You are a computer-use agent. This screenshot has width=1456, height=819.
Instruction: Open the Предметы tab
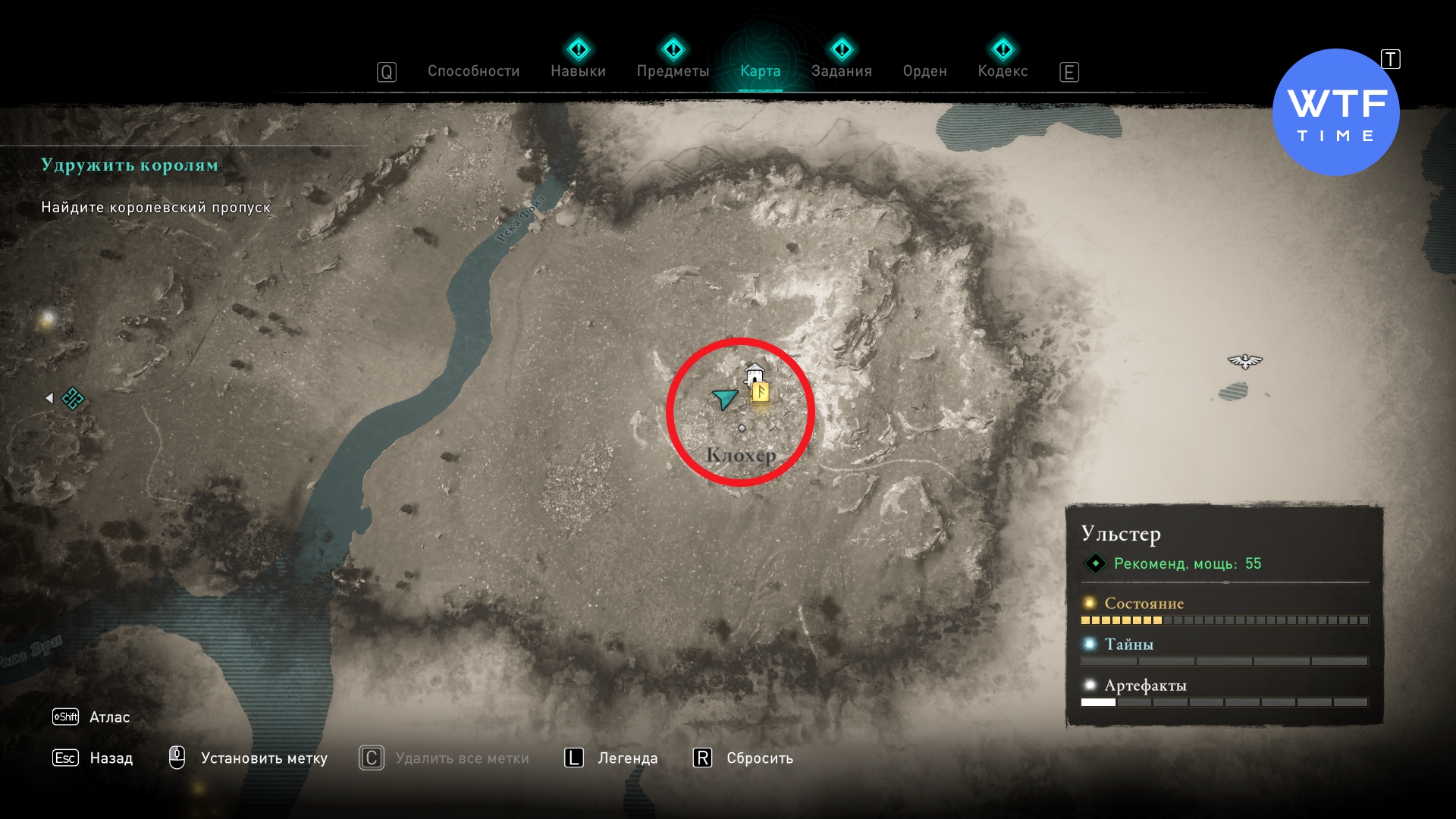click(673, 71)
